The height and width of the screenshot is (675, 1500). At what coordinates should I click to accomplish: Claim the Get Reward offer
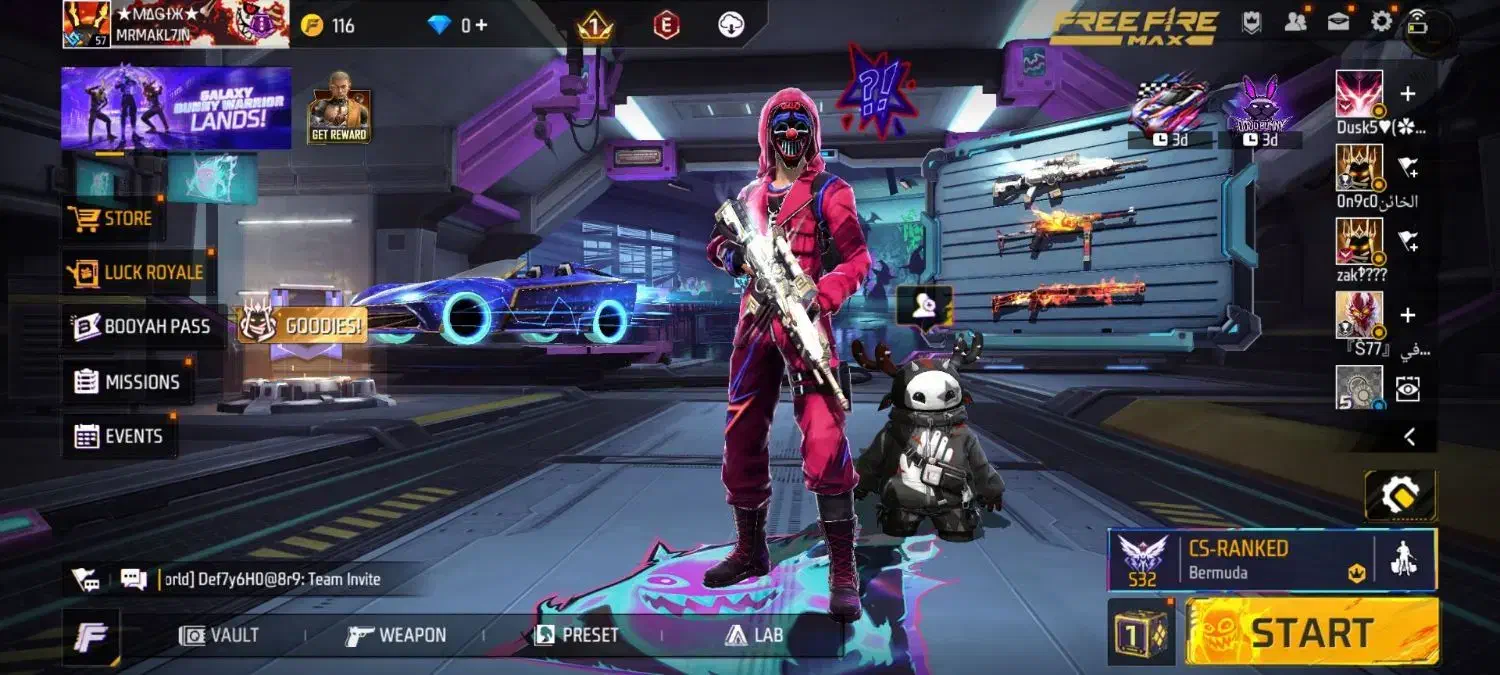click(339, 107)
